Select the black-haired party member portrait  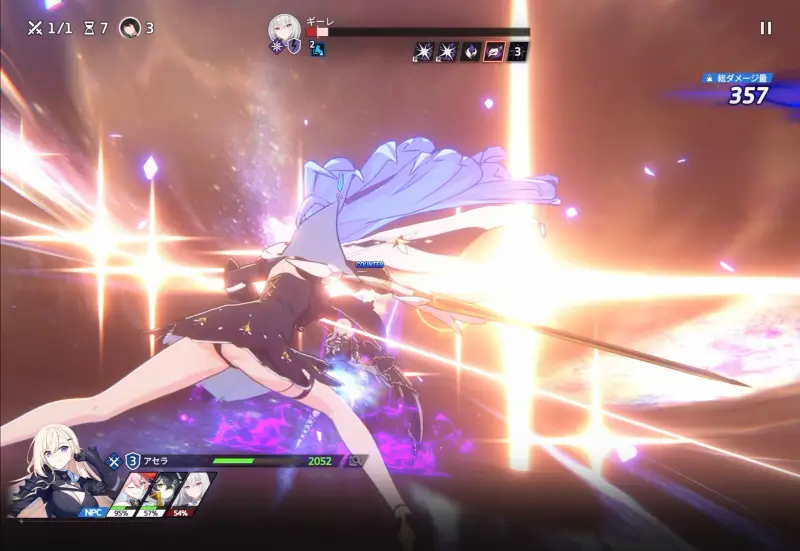coord(161,492)
